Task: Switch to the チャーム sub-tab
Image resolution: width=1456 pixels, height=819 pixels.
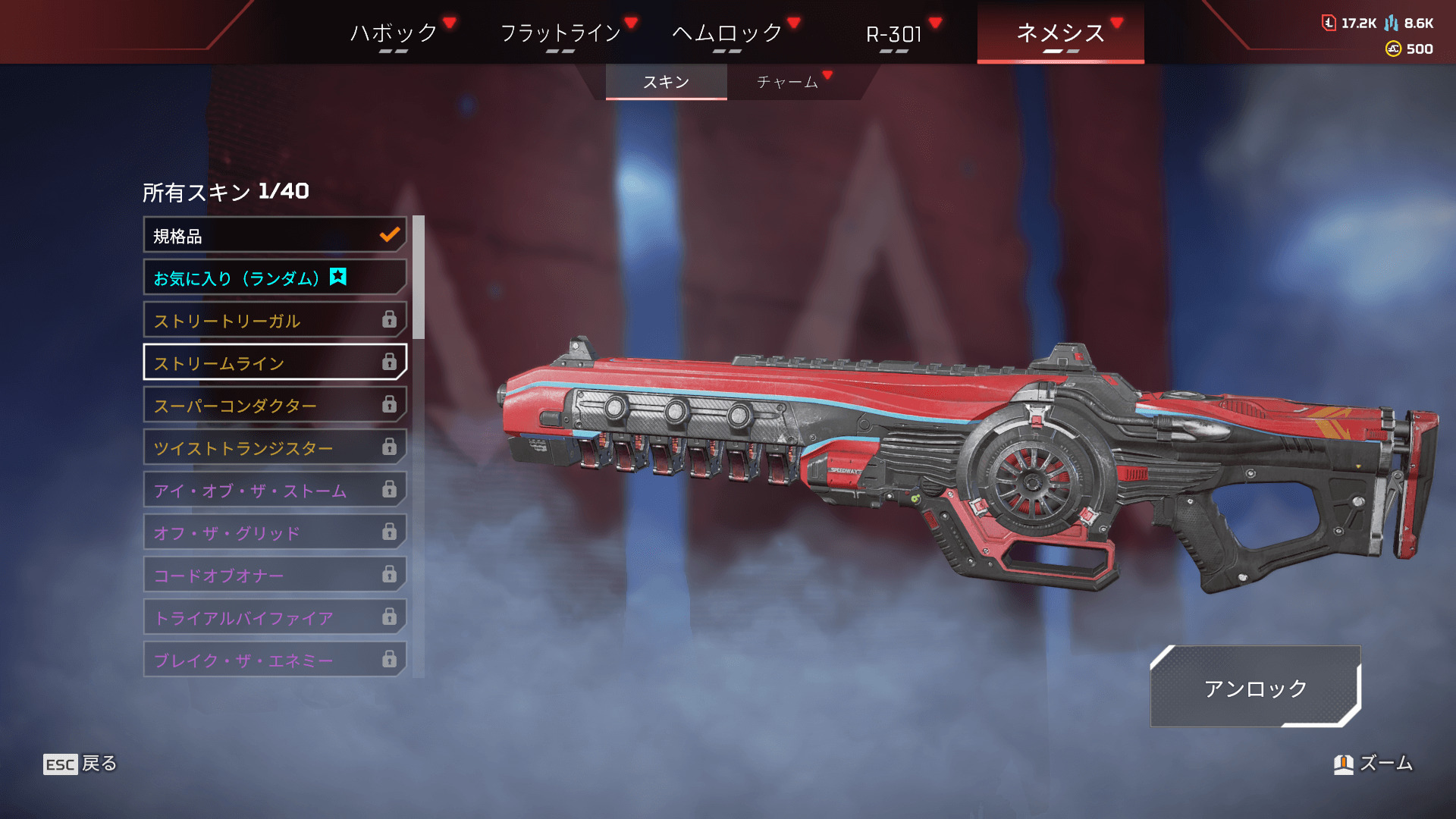Action: click(x=787, y=82)
